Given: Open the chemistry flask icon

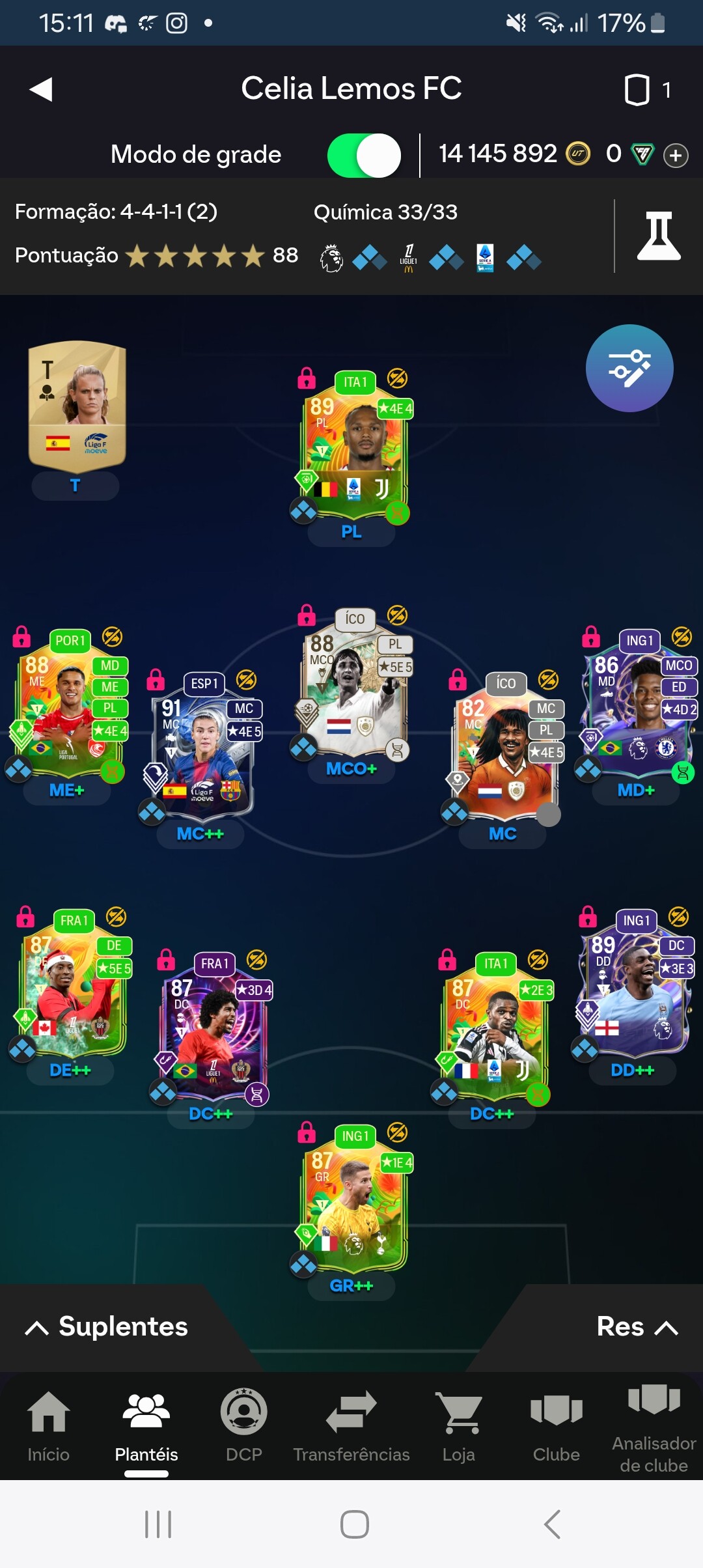Looking at the screenshot, I should point(659,236).
